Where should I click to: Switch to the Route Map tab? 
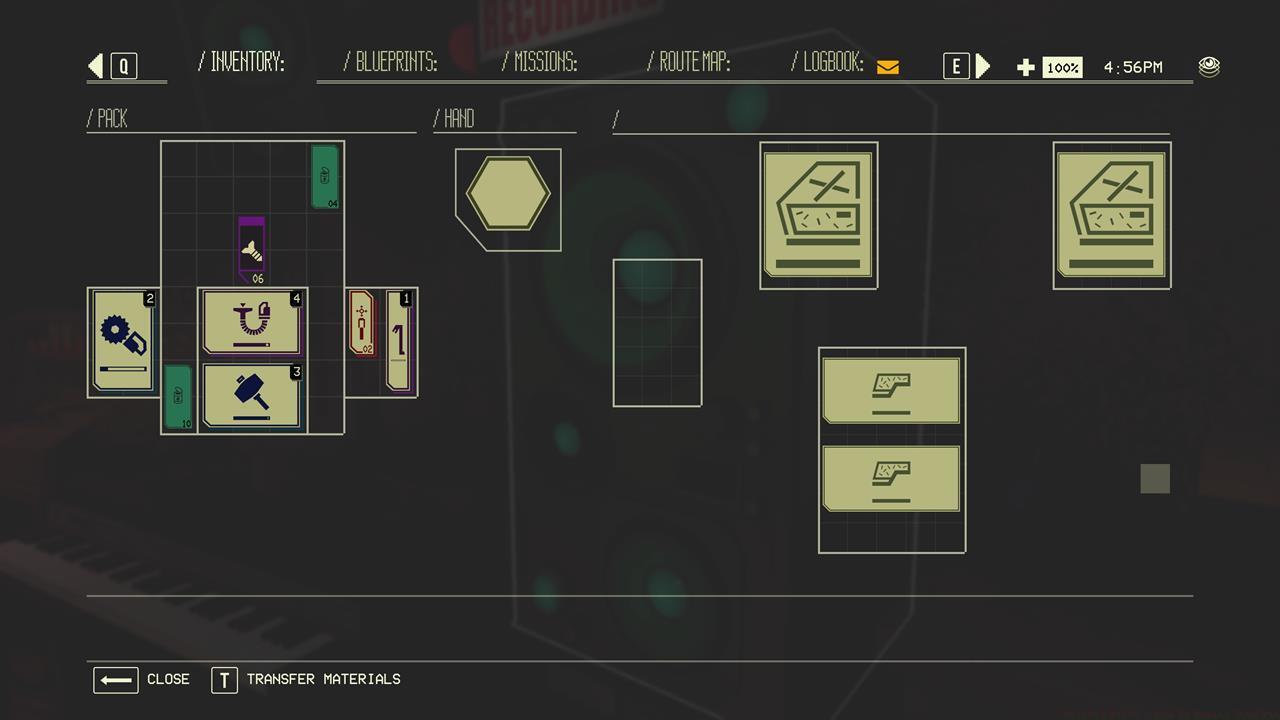[690, 63]
